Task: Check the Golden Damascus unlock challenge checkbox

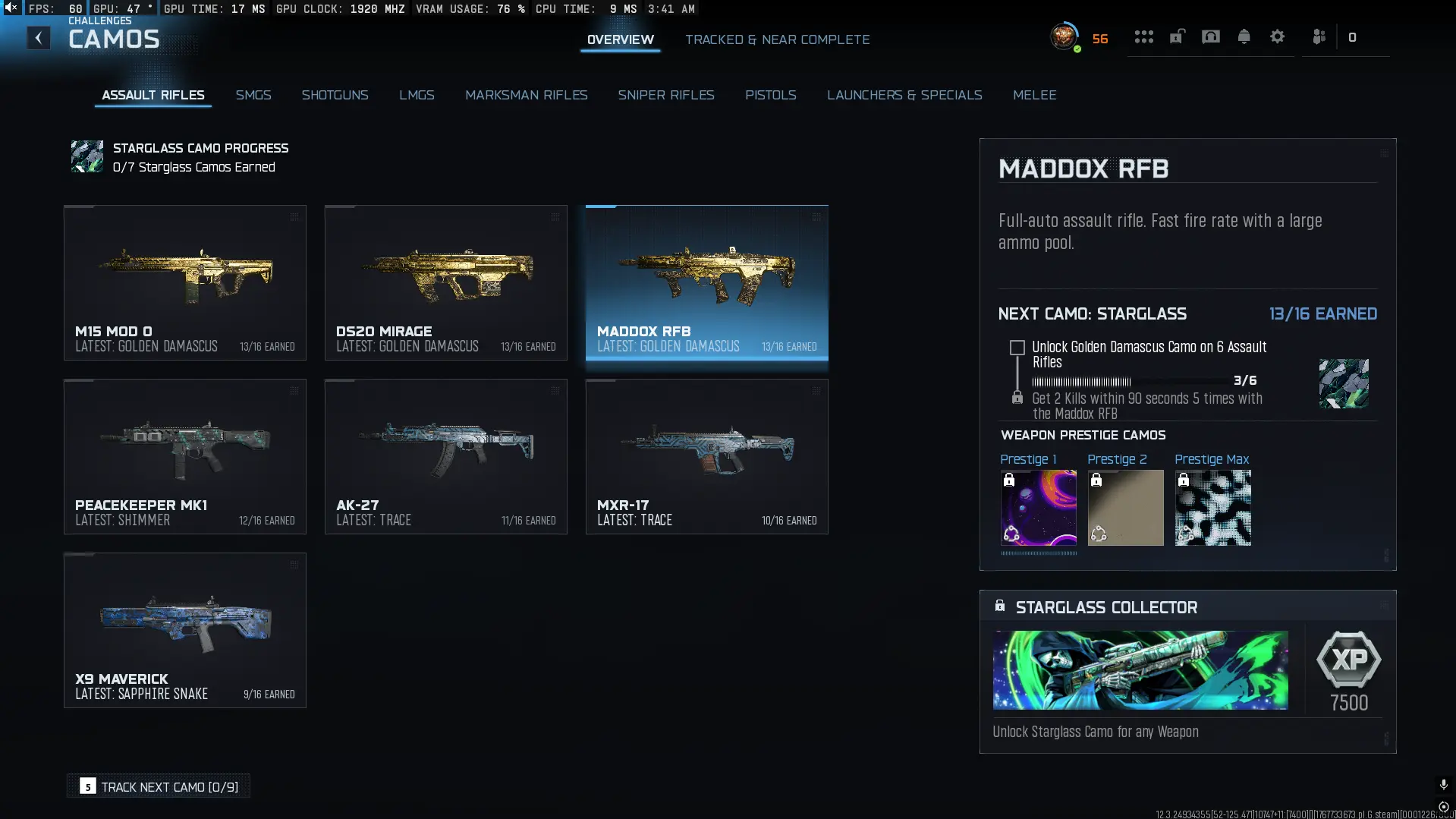Action: click(1017, 348)
